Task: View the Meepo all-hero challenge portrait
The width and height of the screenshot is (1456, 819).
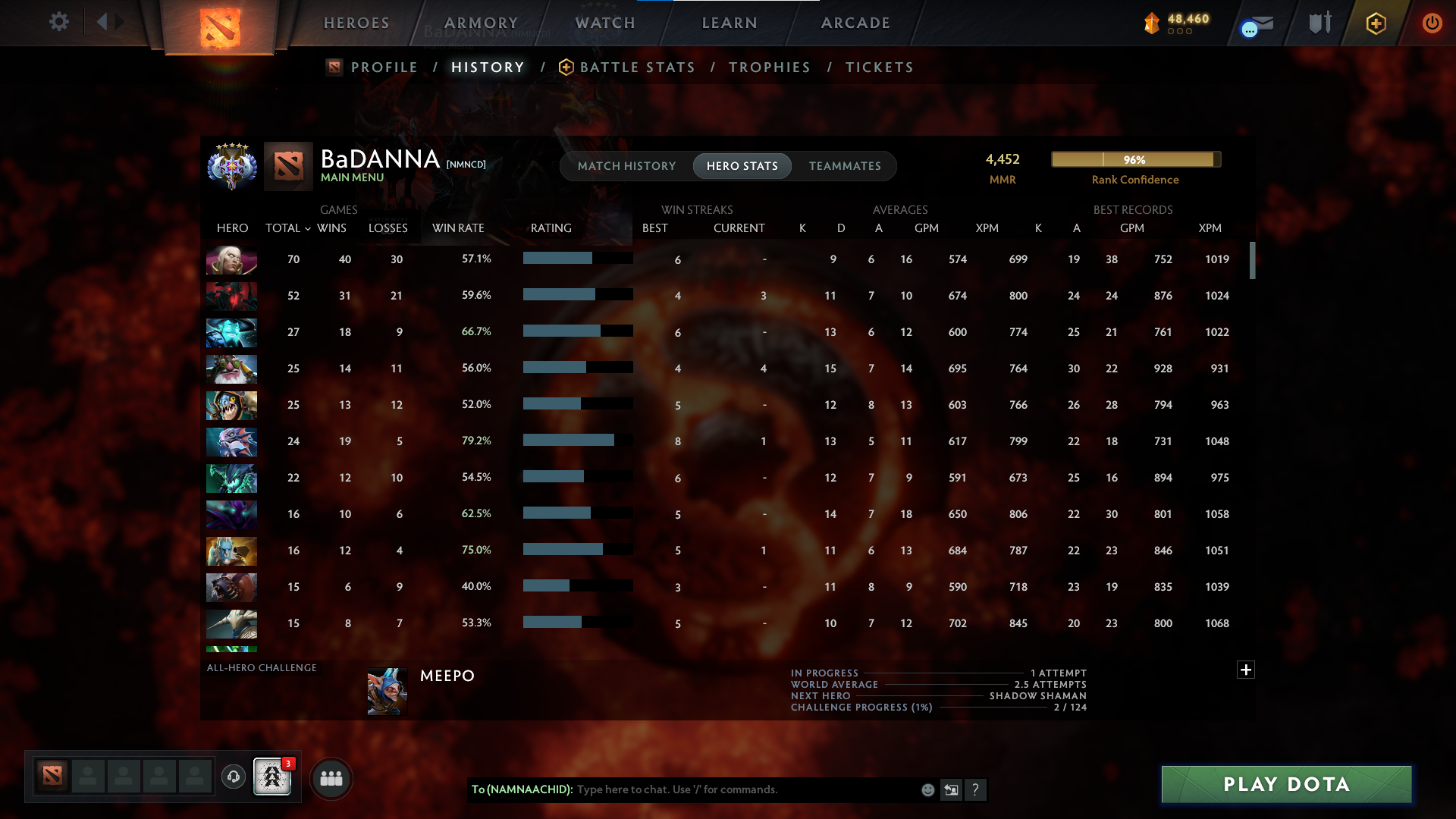Action: [386, 691]
